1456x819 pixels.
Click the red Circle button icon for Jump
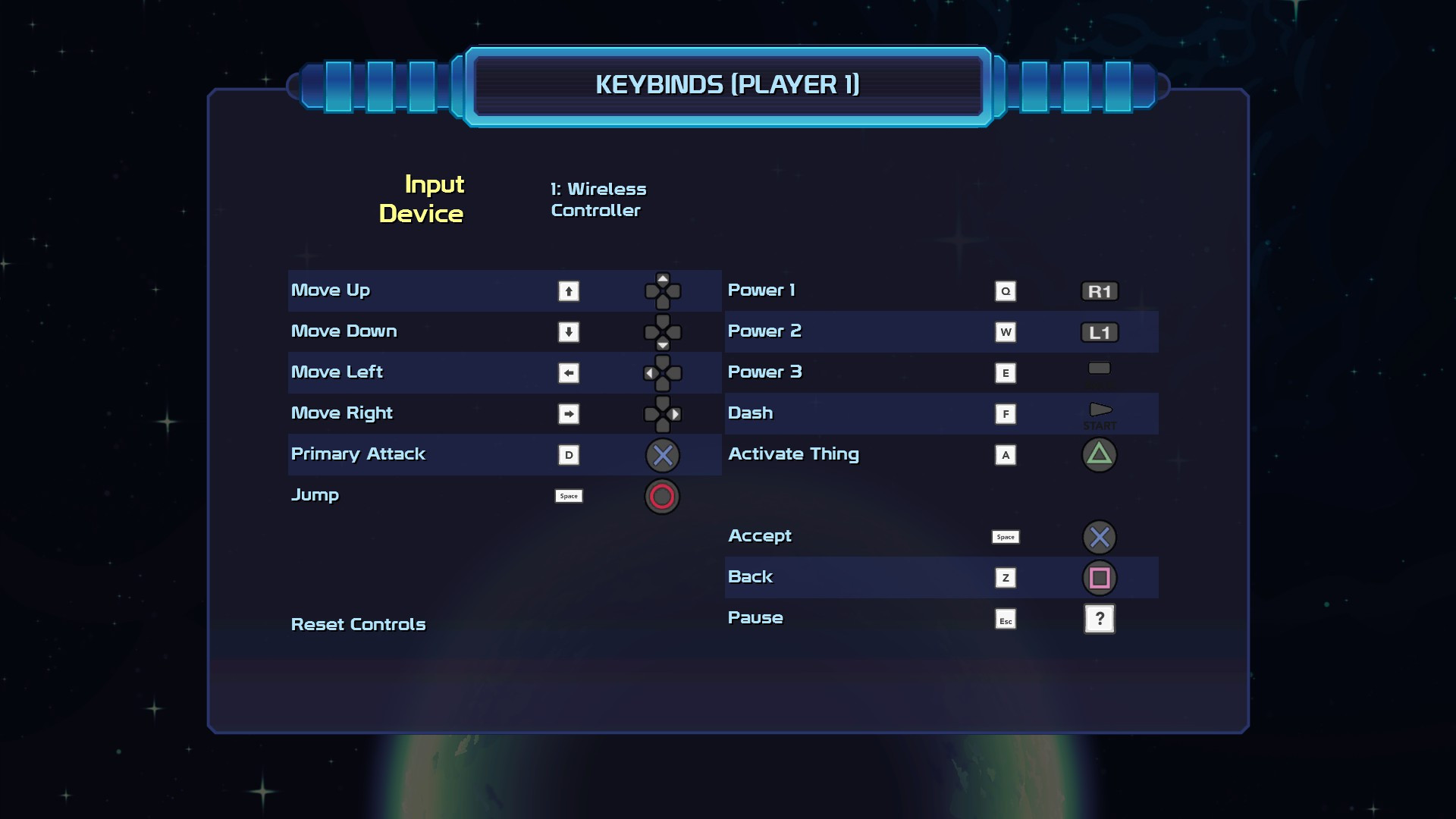(x=661, y=497)
